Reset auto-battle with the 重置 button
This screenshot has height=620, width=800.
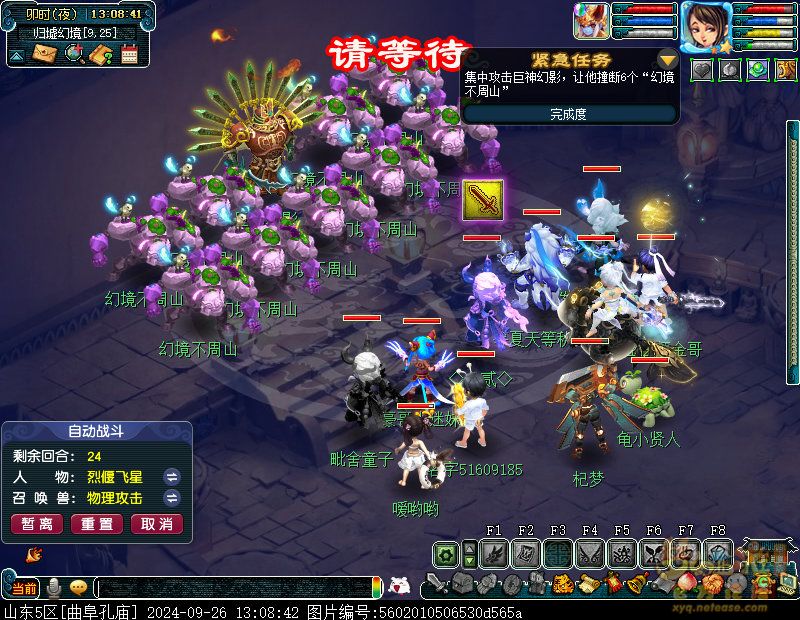96,523
